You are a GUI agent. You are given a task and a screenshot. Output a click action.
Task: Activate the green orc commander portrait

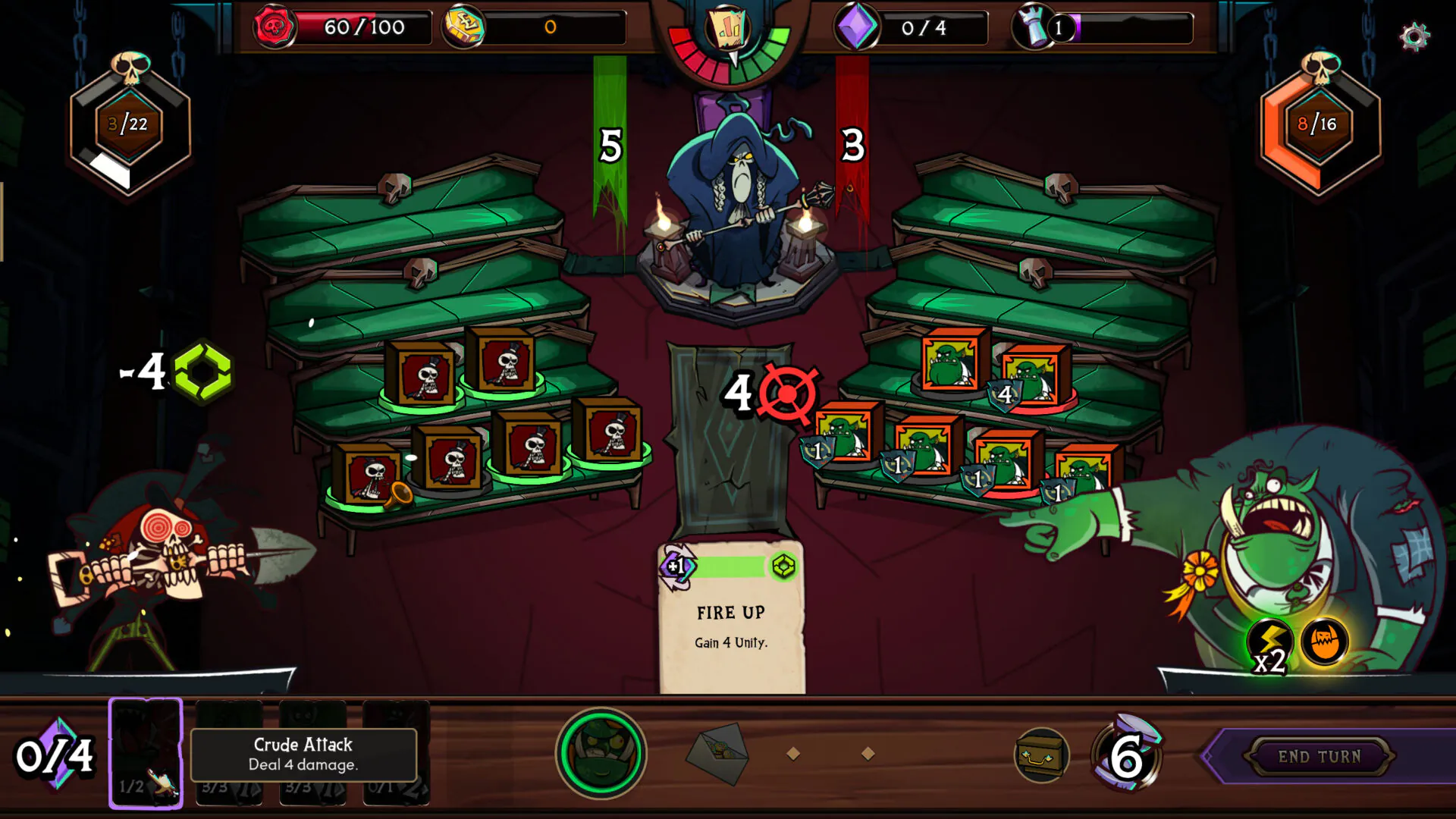pos(601,753)
